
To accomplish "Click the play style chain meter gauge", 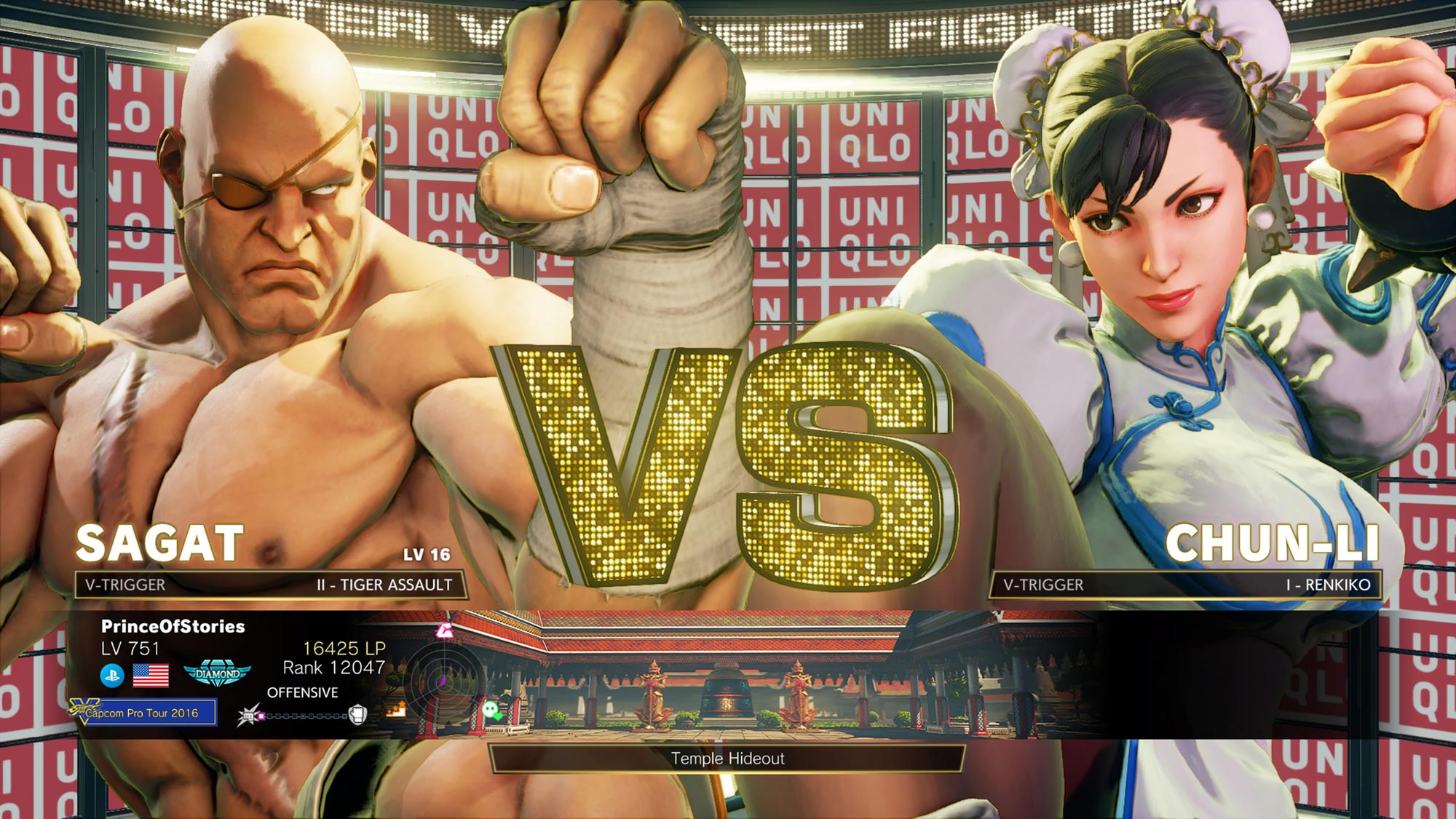I will tap(304, 716).
